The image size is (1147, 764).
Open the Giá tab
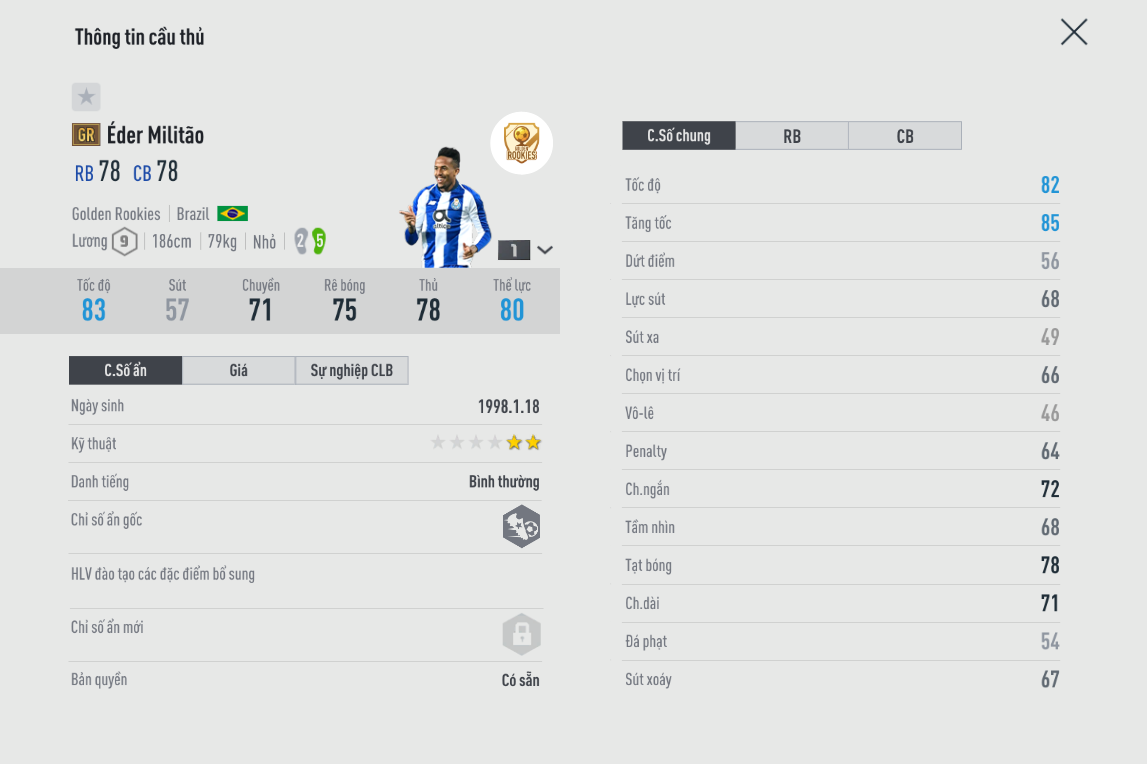[238, 371]
